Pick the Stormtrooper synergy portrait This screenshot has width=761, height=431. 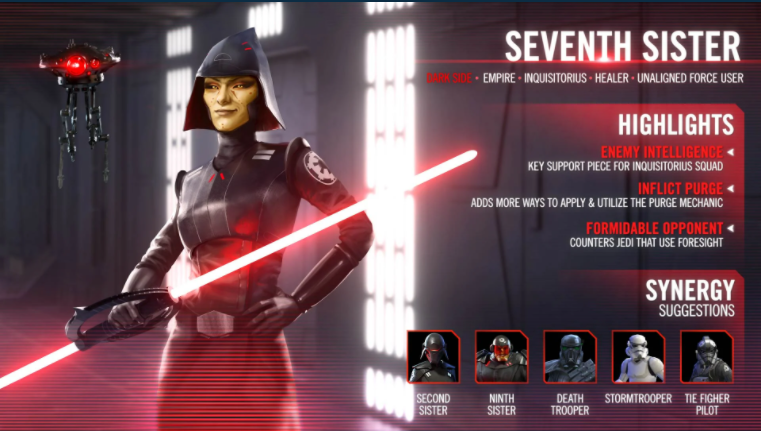click(x=638, y=357)
